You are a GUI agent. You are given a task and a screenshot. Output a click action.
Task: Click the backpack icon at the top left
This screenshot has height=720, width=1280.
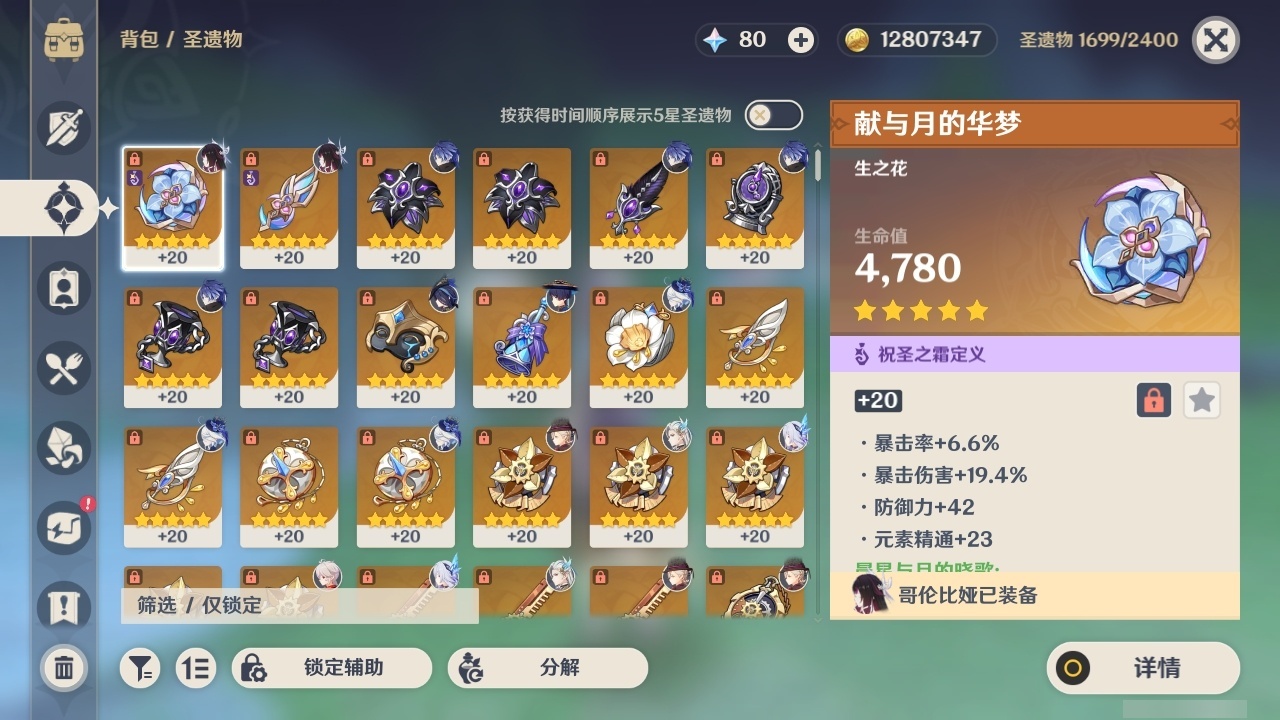point(64,40)
